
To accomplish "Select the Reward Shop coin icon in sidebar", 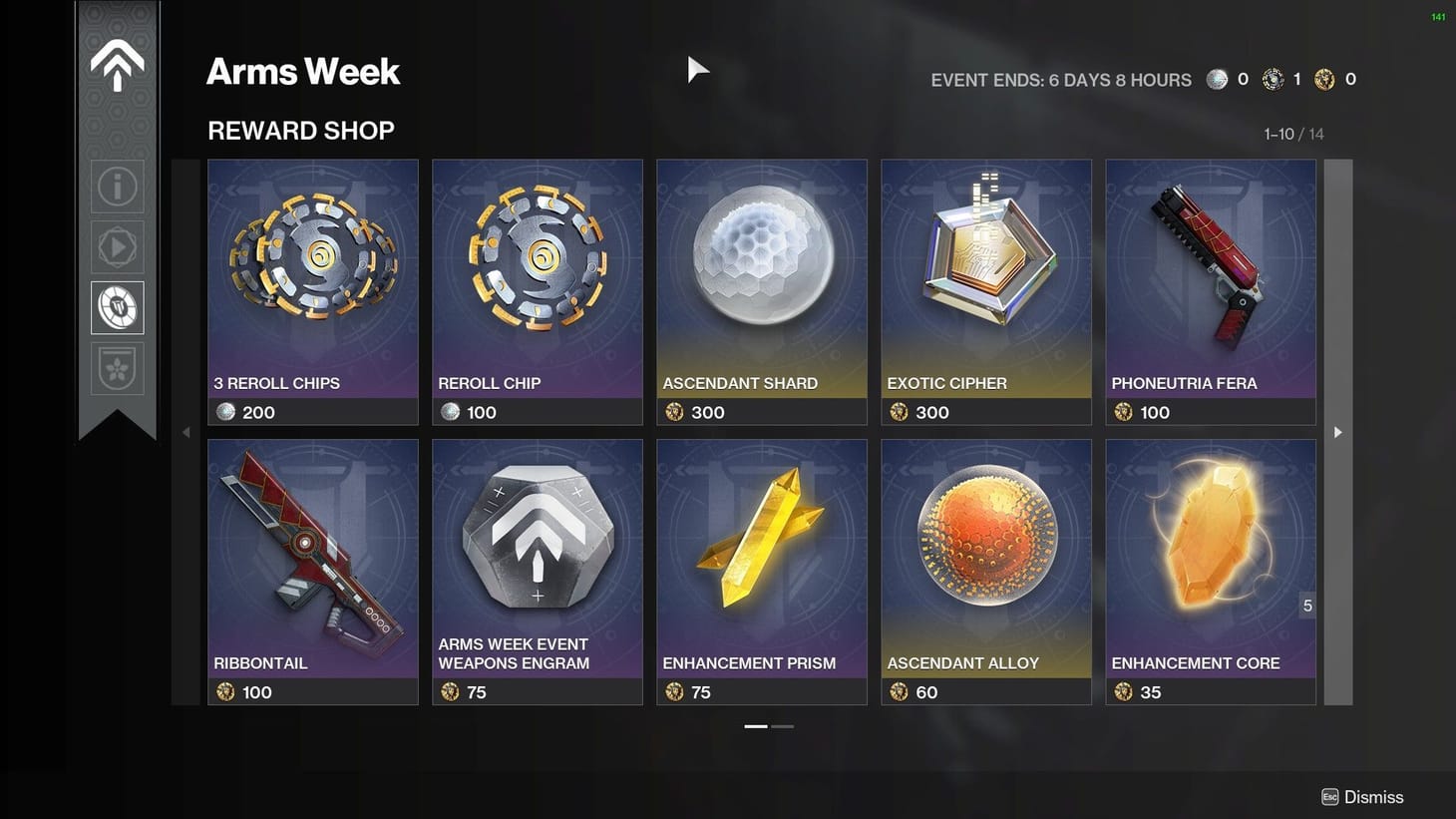I will pyautogui.click(x=117, y=307).
